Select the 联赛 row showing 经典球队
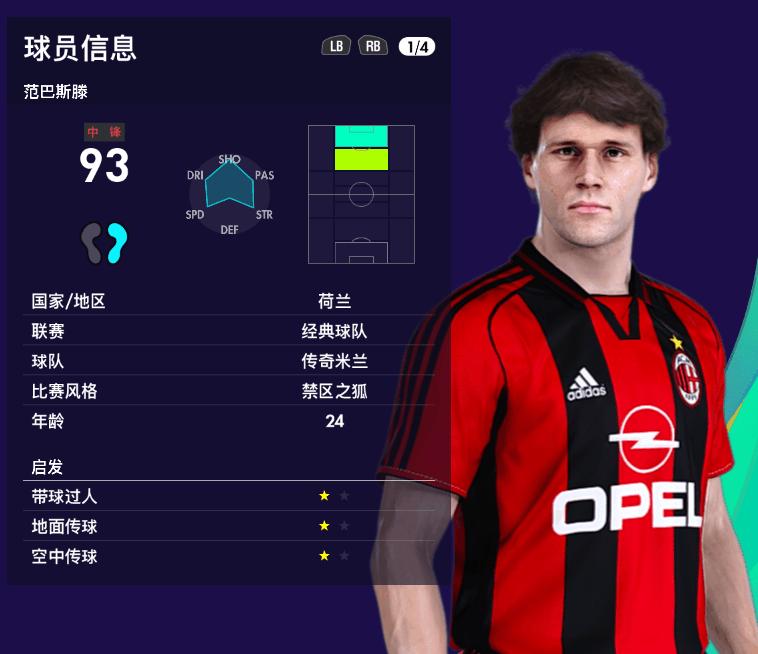Screen dimensions: 758x654 click(x=232, y=331)
